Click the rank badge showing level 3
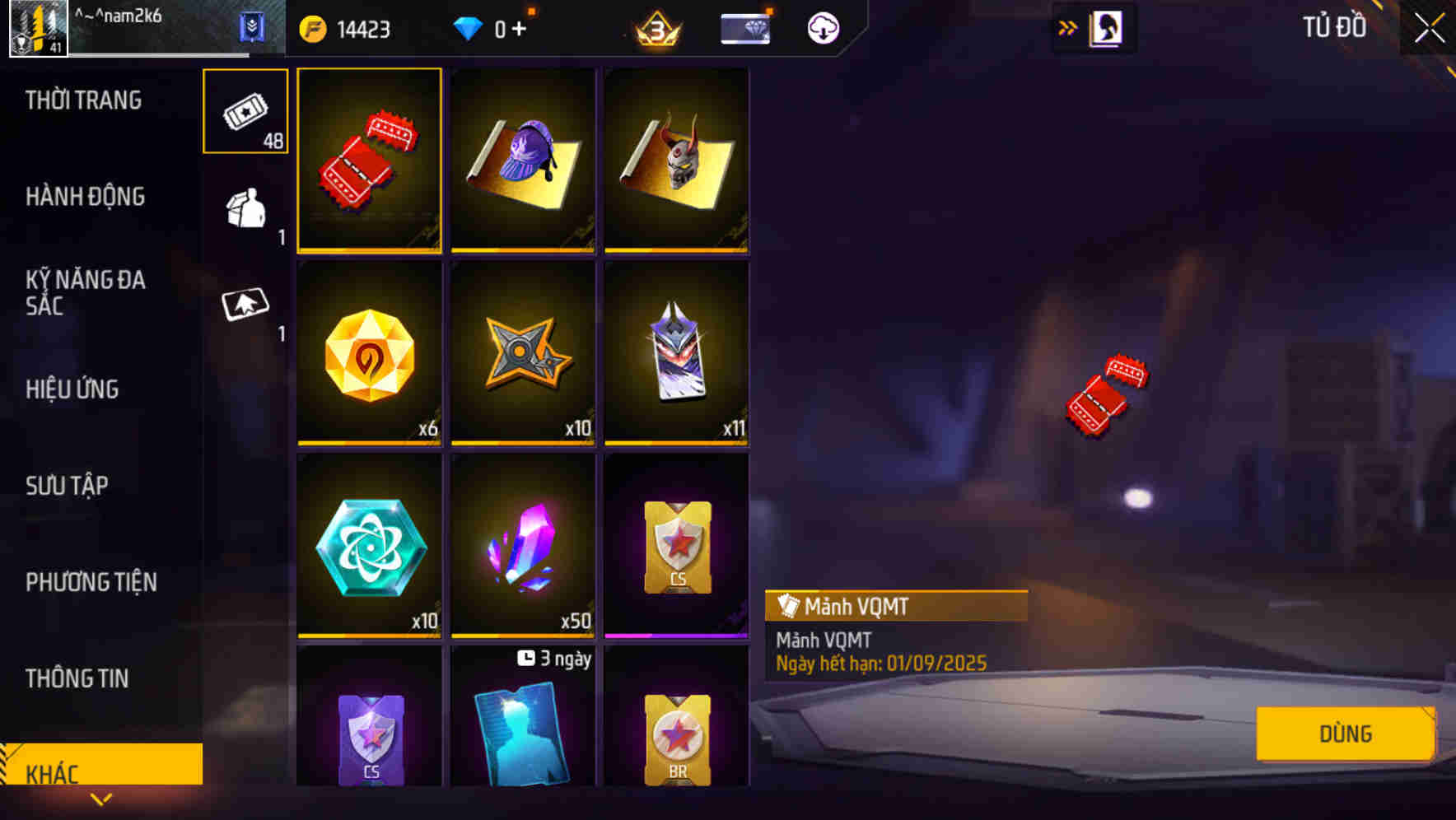 [655, 27]
